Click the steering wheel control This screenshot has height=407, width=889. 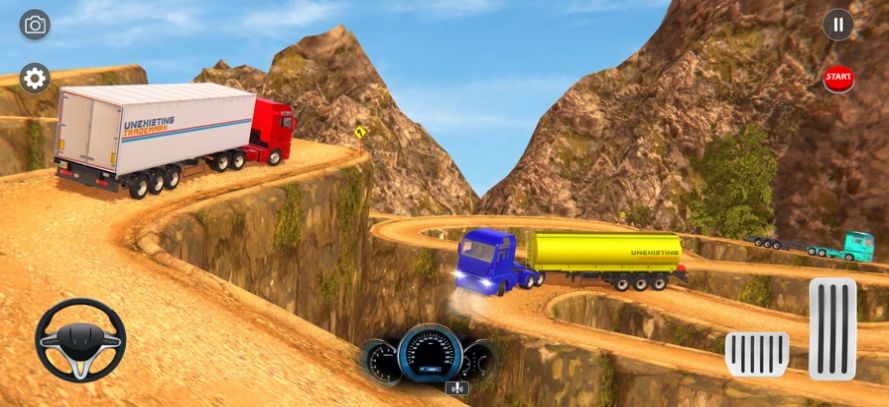pos(80,340)
